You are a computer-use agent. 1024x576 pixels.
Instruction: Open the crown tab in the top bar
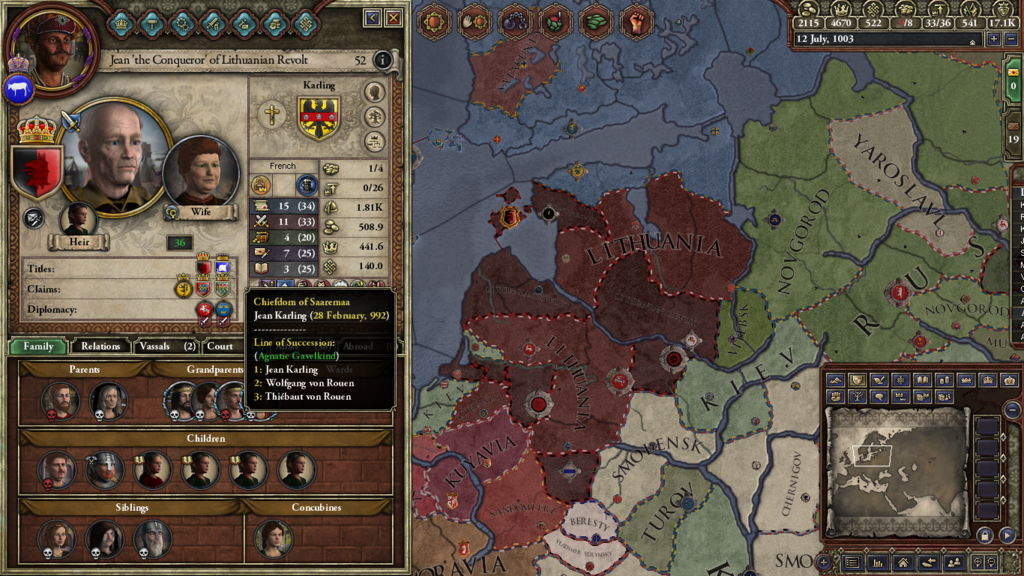coord(121,22)
